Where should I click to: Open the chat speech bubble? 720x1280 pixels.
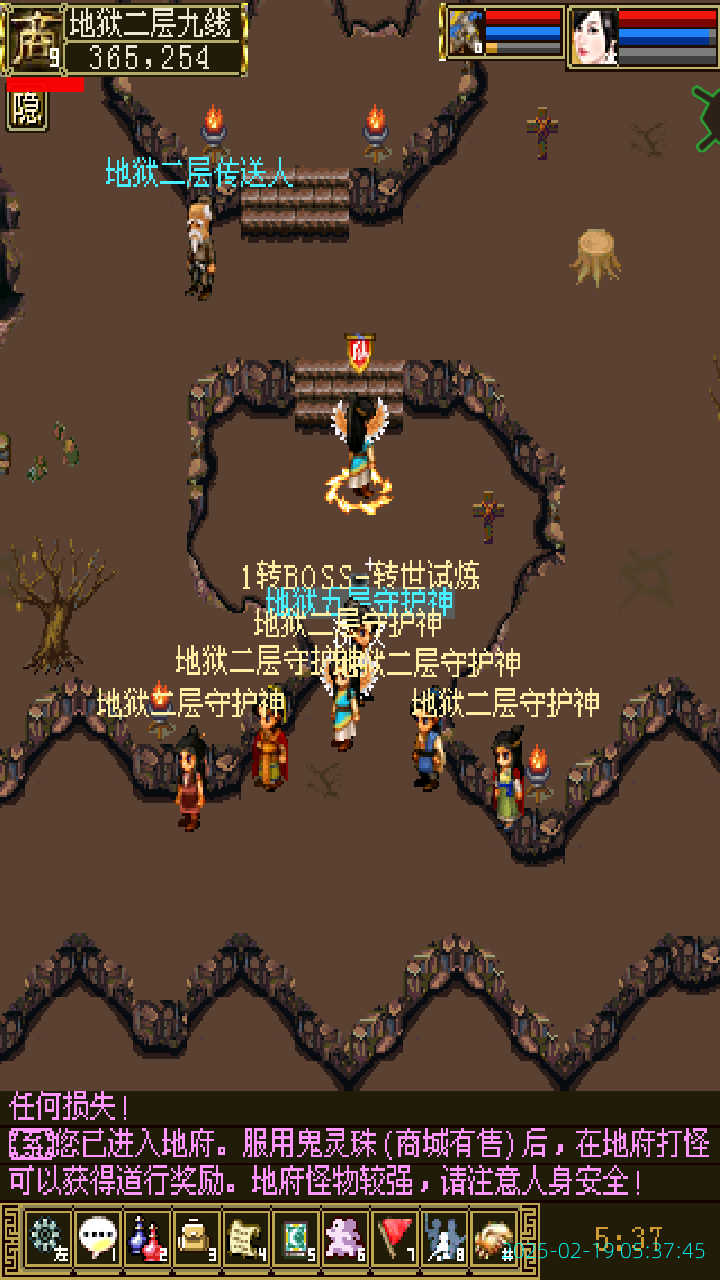[97, 1239]
